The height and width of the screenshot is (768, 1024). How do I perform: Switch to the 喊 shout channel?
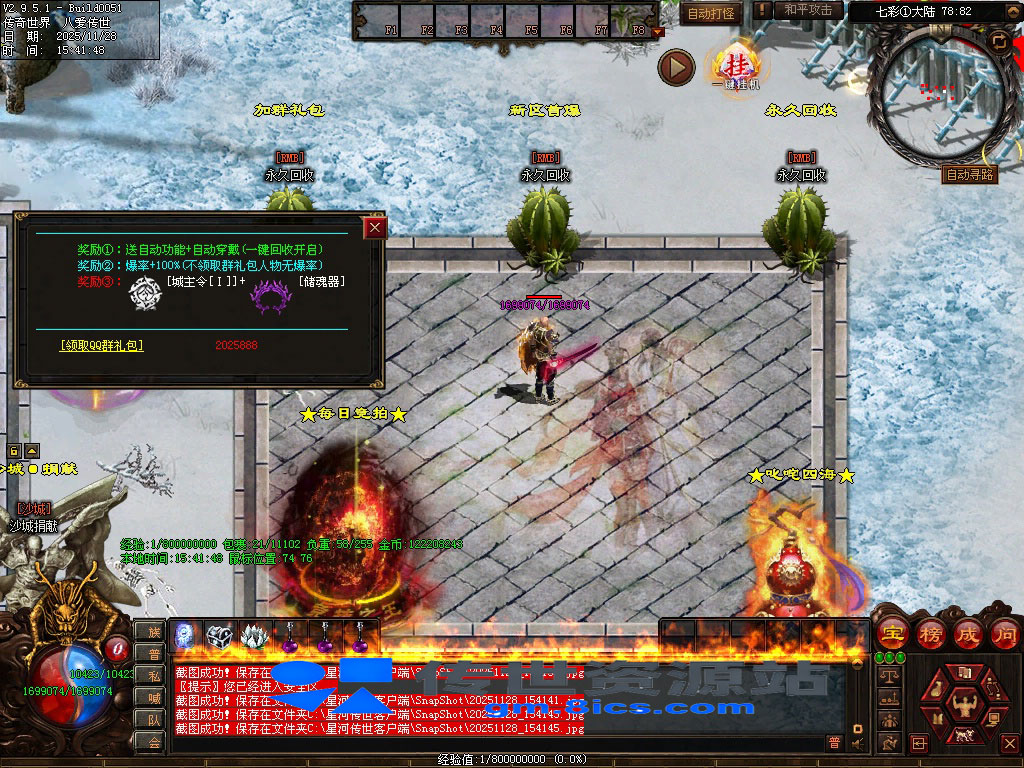point(153,697)
